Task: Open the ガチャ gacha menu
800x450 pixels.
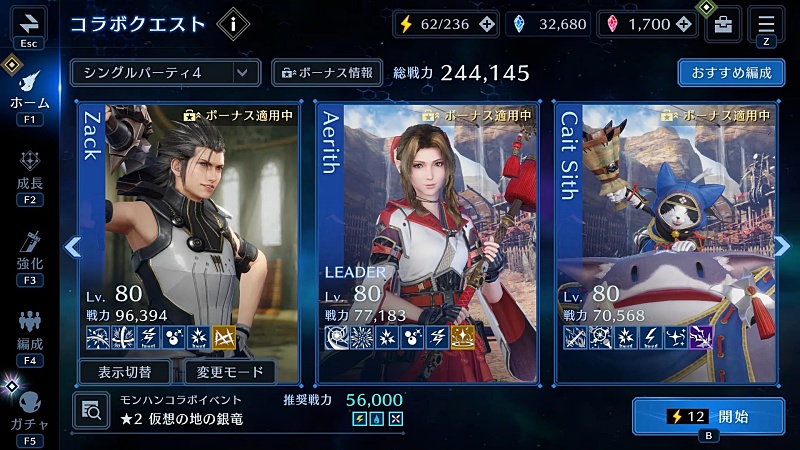Action: [x=29, y=410]
